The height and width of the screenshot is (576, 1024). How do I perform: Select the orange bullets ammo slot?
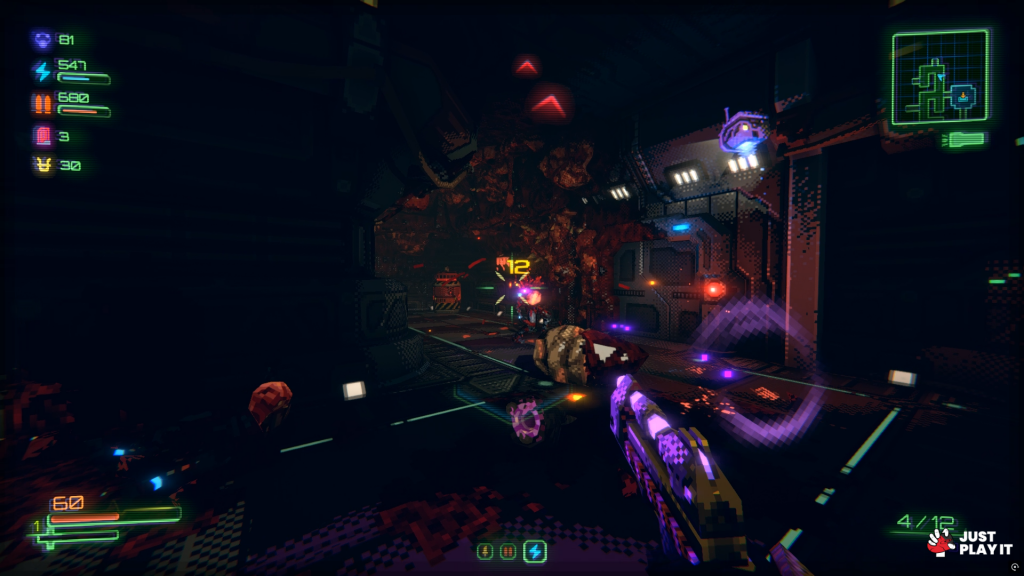[509, 551]
